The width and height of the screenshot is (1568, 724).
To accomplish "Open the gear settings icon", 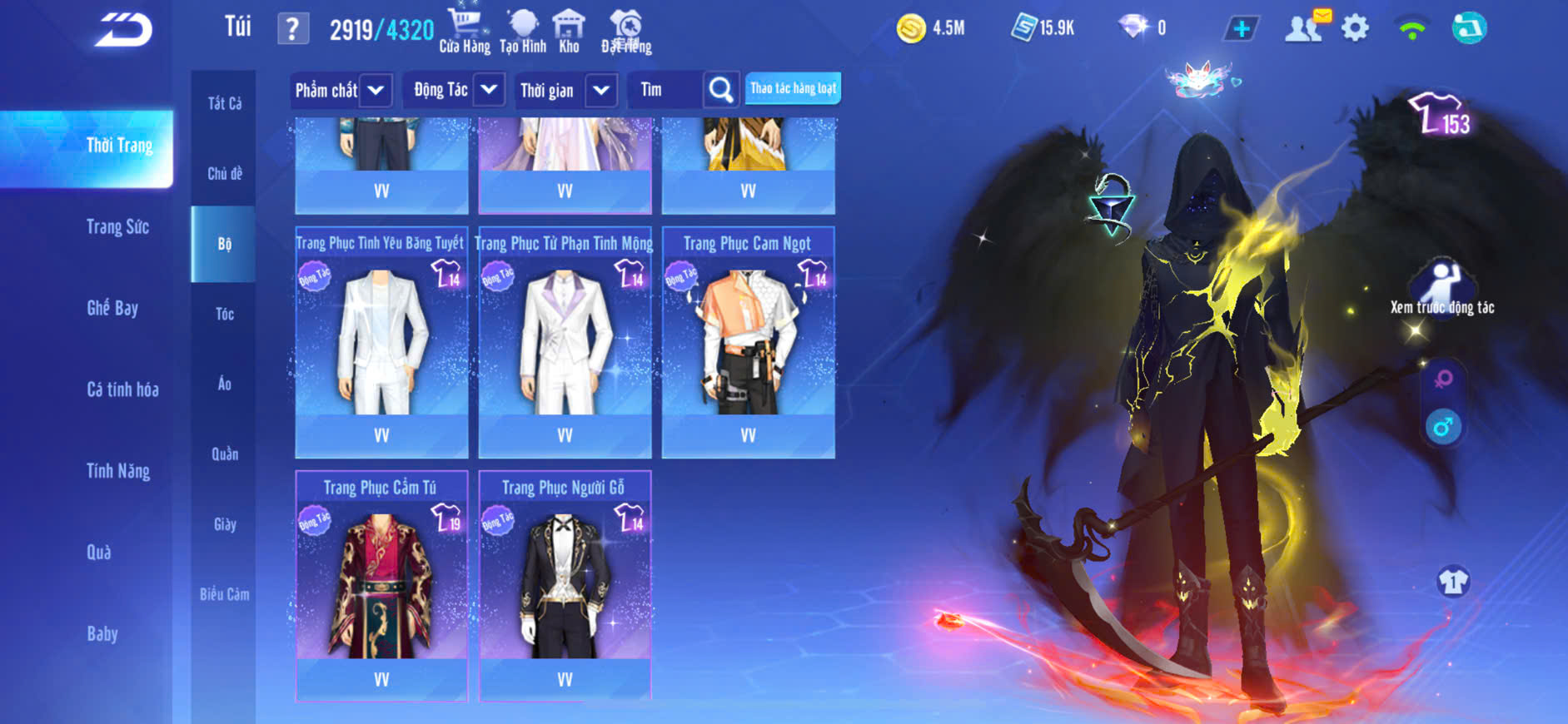I will [1355, 28].
